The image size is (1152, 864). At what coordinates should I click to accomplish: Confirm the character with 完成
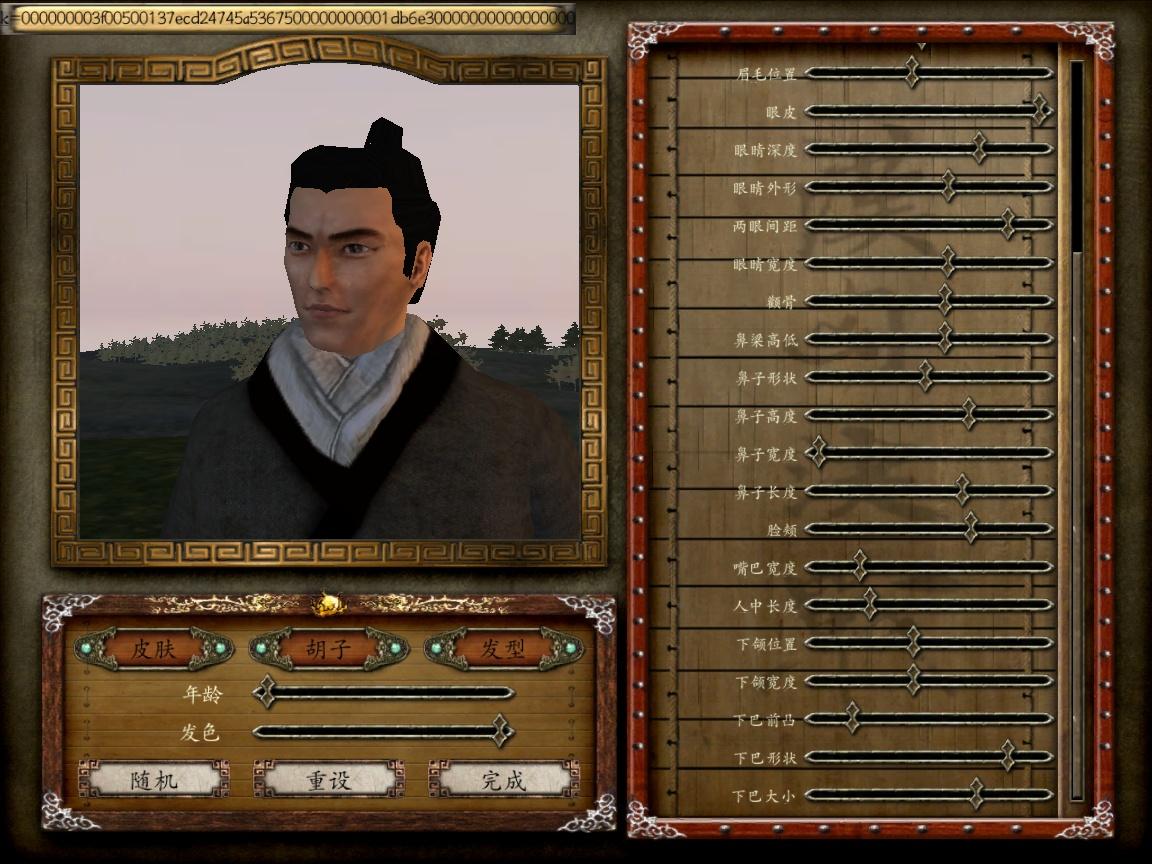503,780
